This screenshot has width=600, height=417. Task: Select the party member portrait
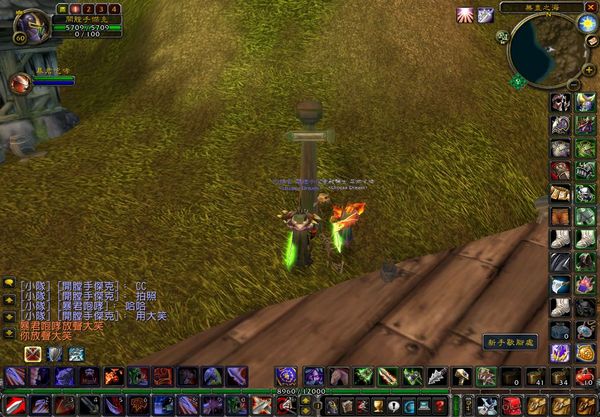pos(18,85)
